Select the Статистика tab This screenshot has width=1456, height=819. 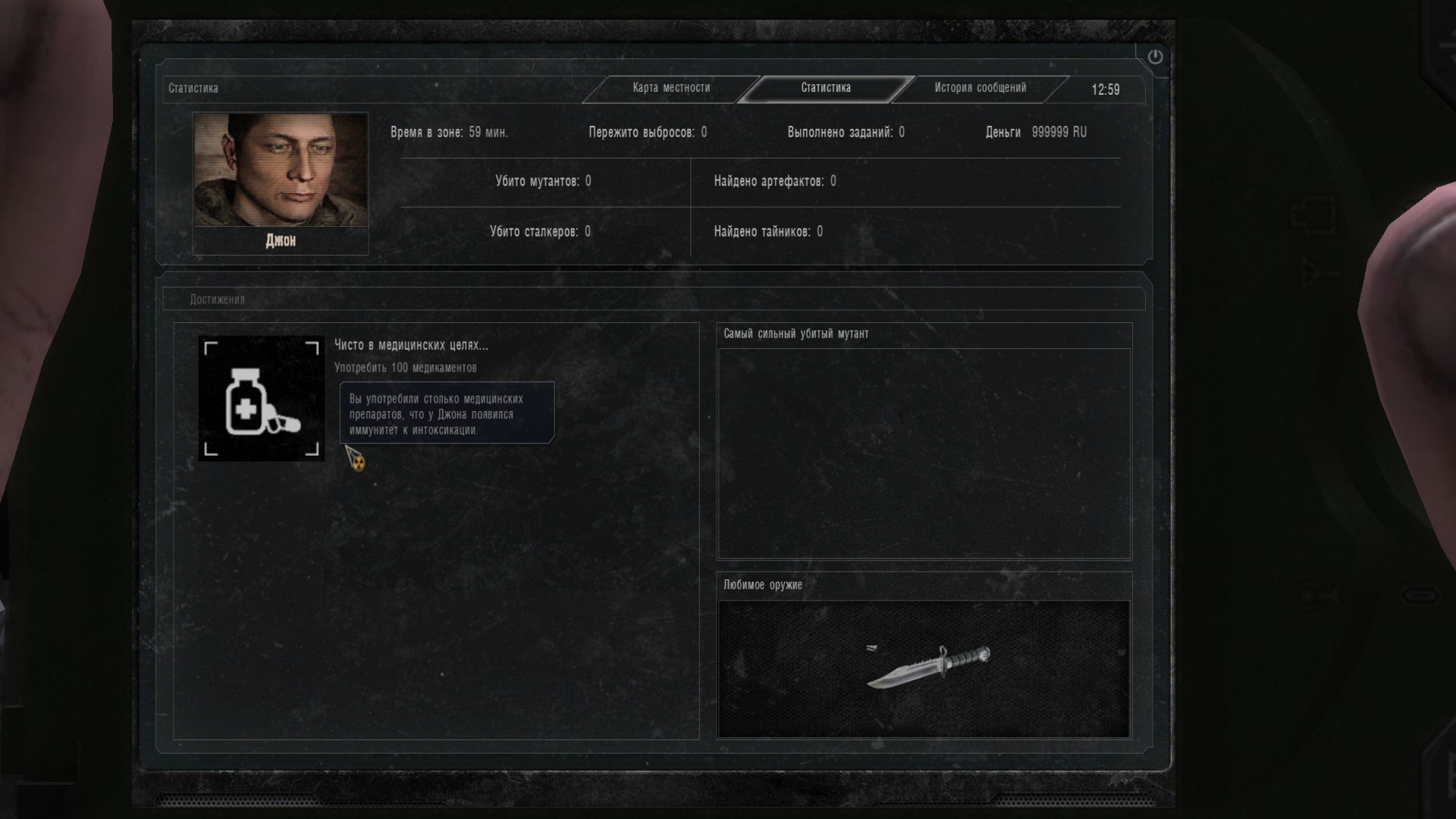826,88
